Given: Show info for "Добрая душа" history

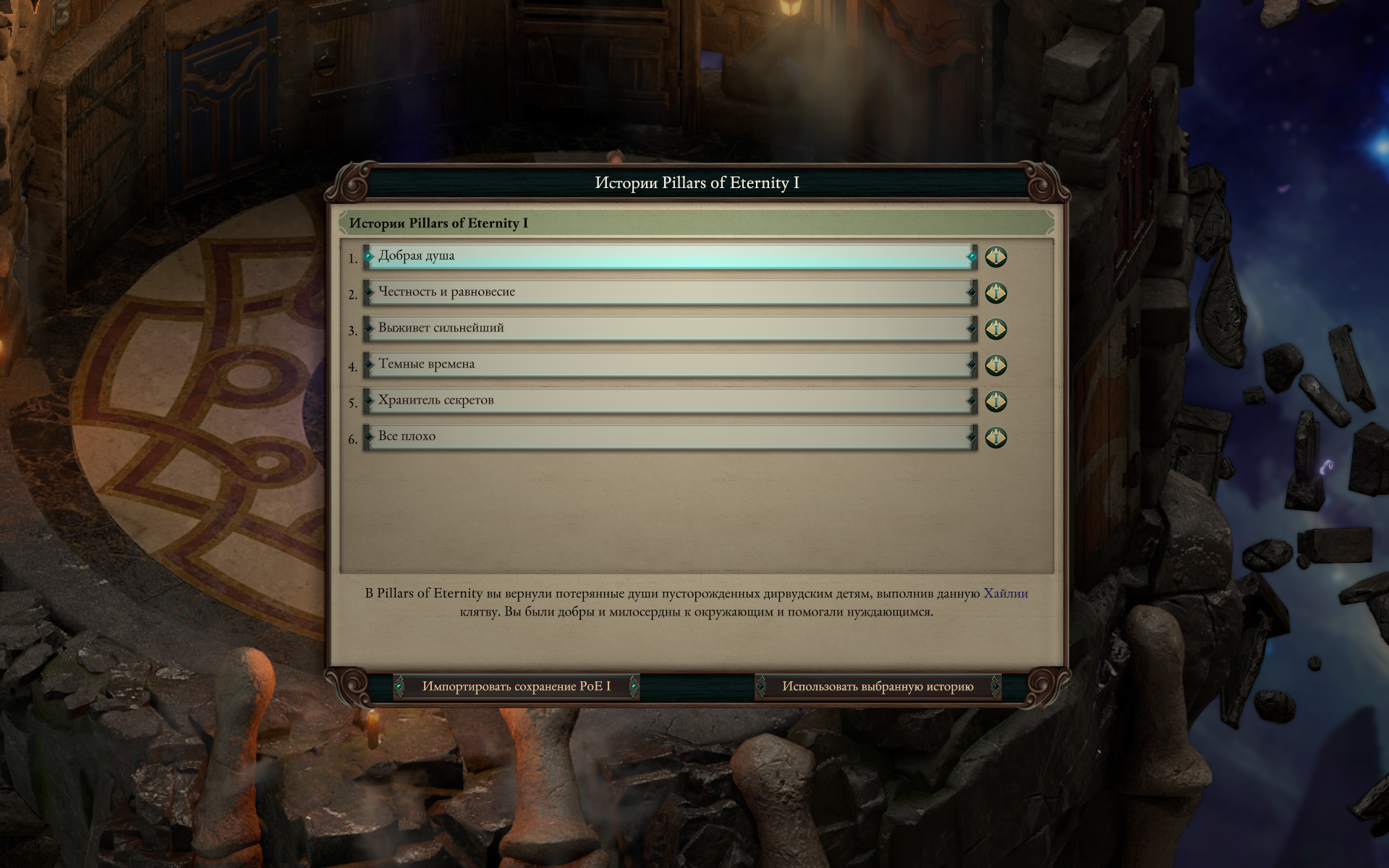Looking at the screenshot, I should coord(996,257).
